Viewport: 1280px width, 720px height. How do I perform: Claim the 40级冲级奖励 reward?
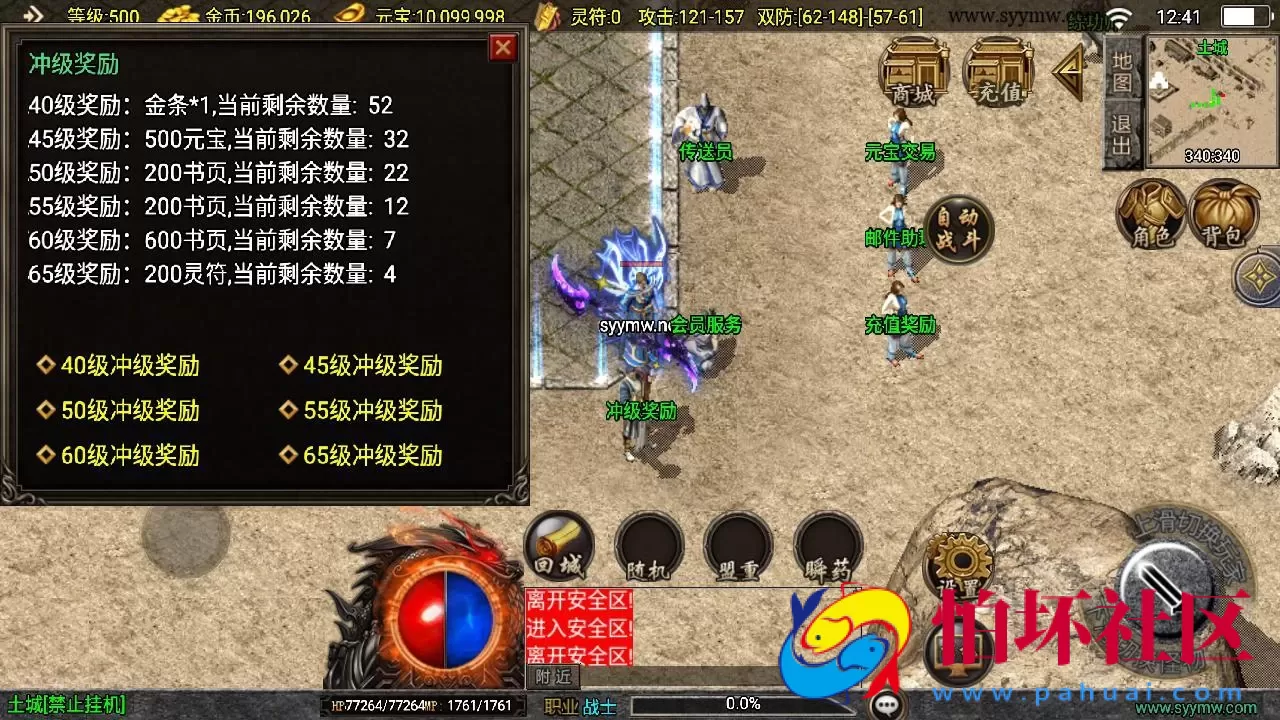pyautogui.click(x=115, y=365)
